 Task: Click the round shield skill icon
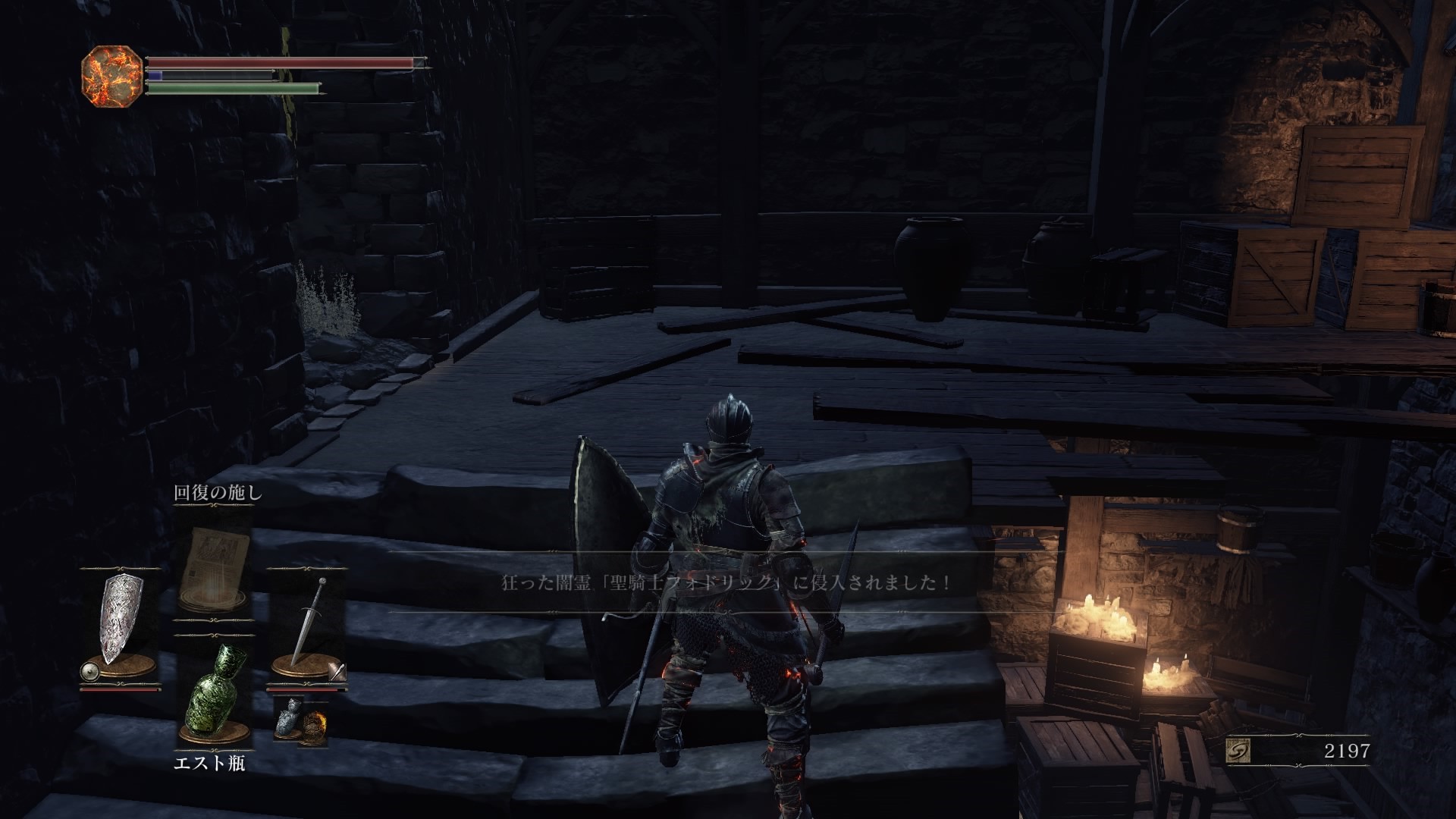89,671
